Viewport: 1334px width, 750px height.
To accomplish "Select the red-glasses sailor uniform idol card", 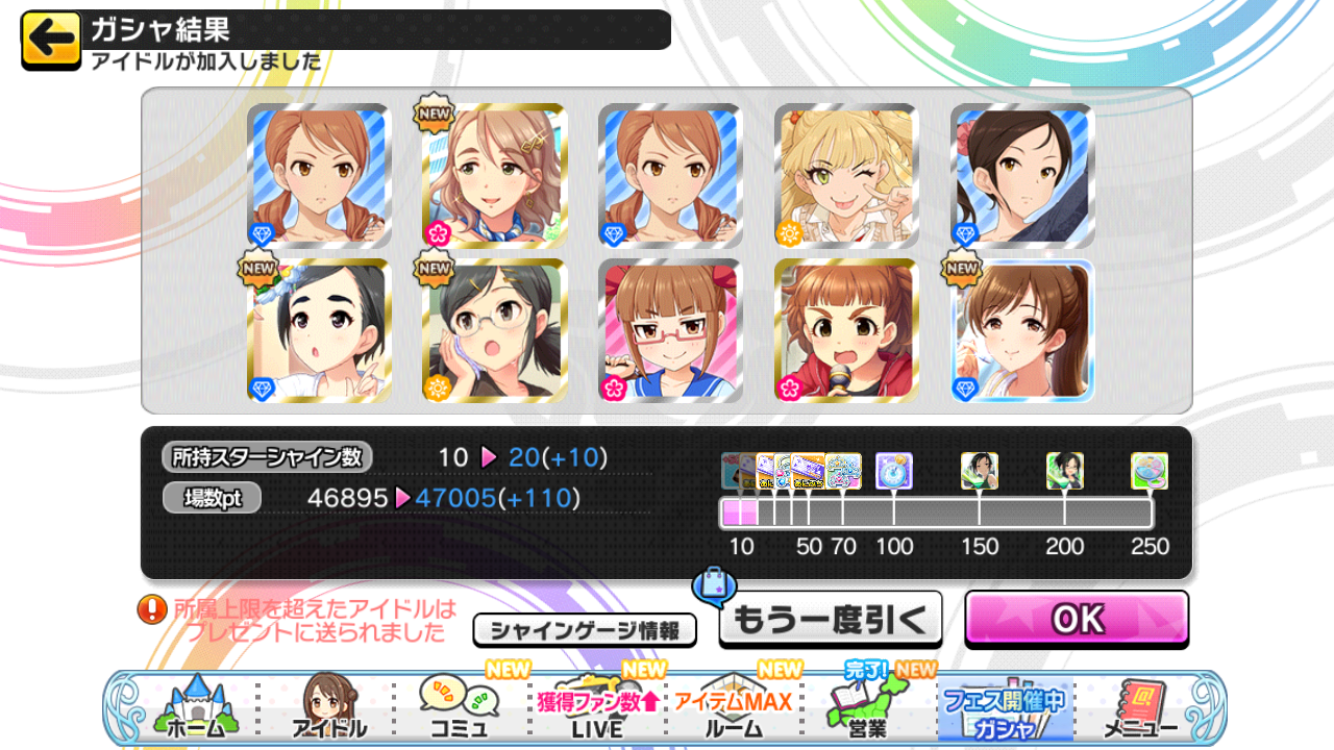I will click(x=670, y=331).
